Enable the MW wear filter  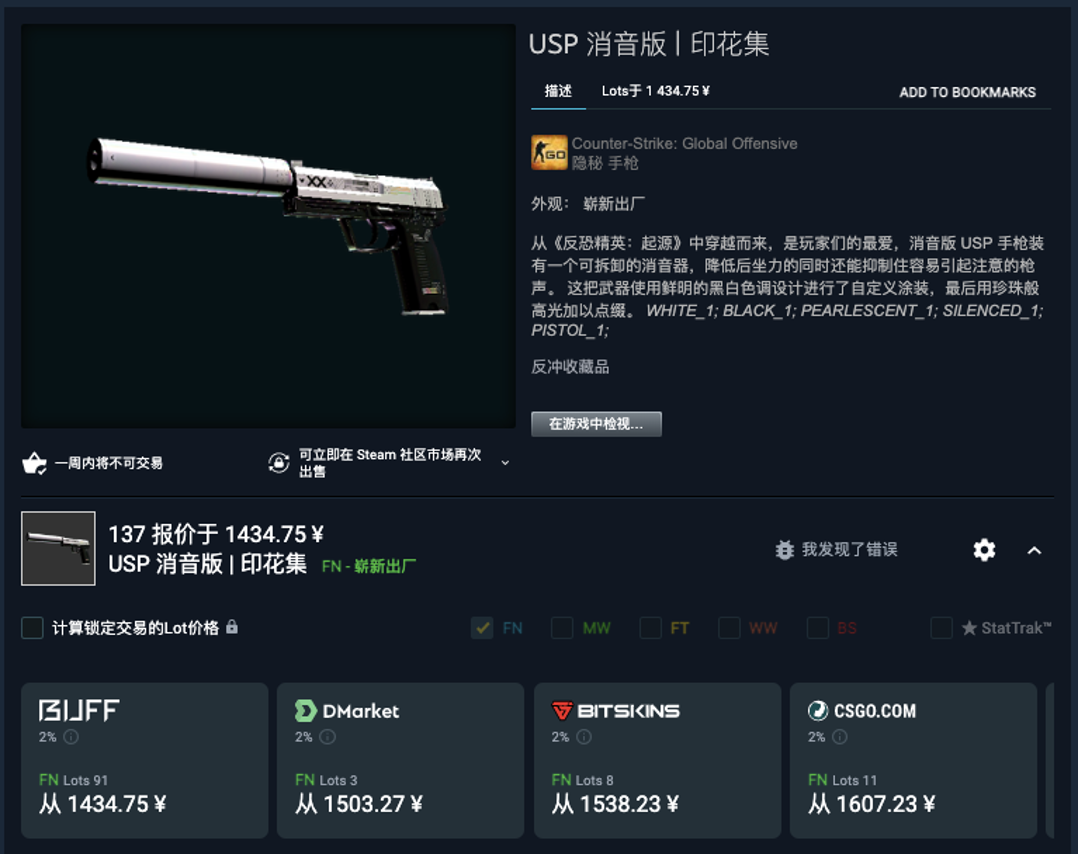click(562, 628)
